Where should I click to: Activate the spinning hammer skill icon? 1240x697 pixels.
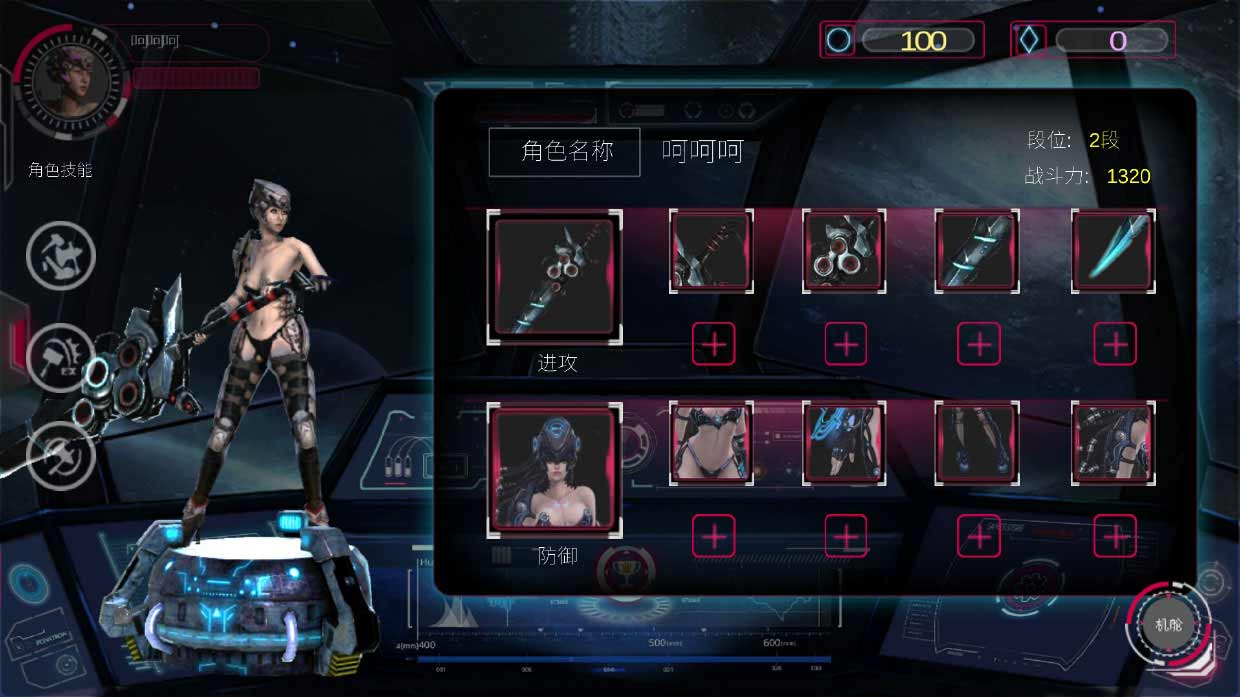60,456
